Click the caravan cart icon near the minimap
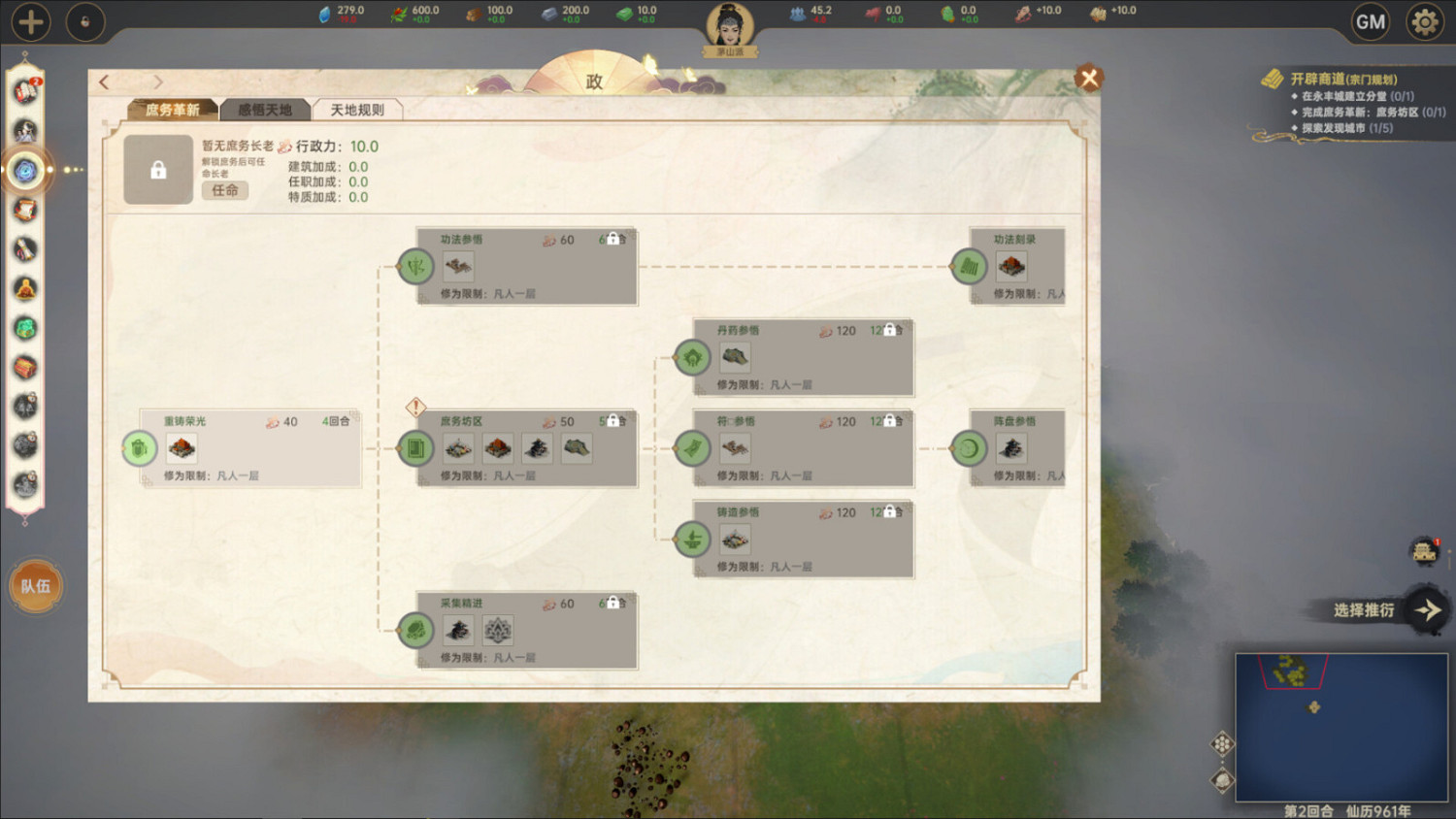The width and height of the screenshot is (1456, 819). [1422, 551]
